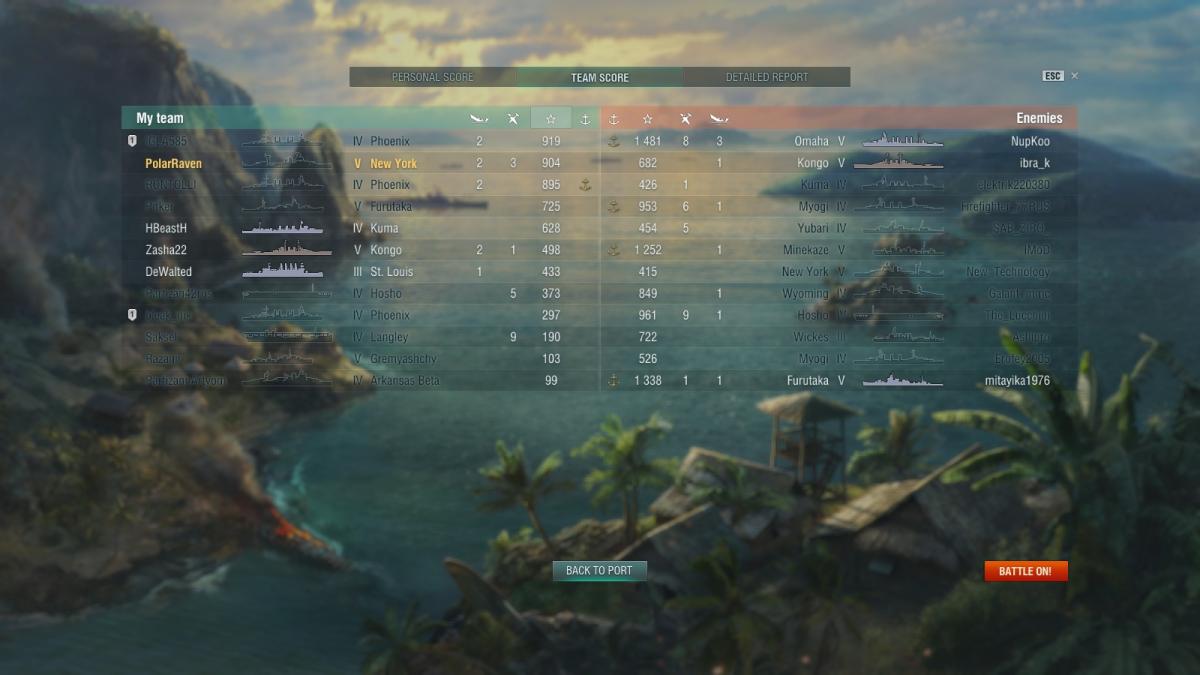Open the Detailed Report tab
1200x675 pixels.
767,77
